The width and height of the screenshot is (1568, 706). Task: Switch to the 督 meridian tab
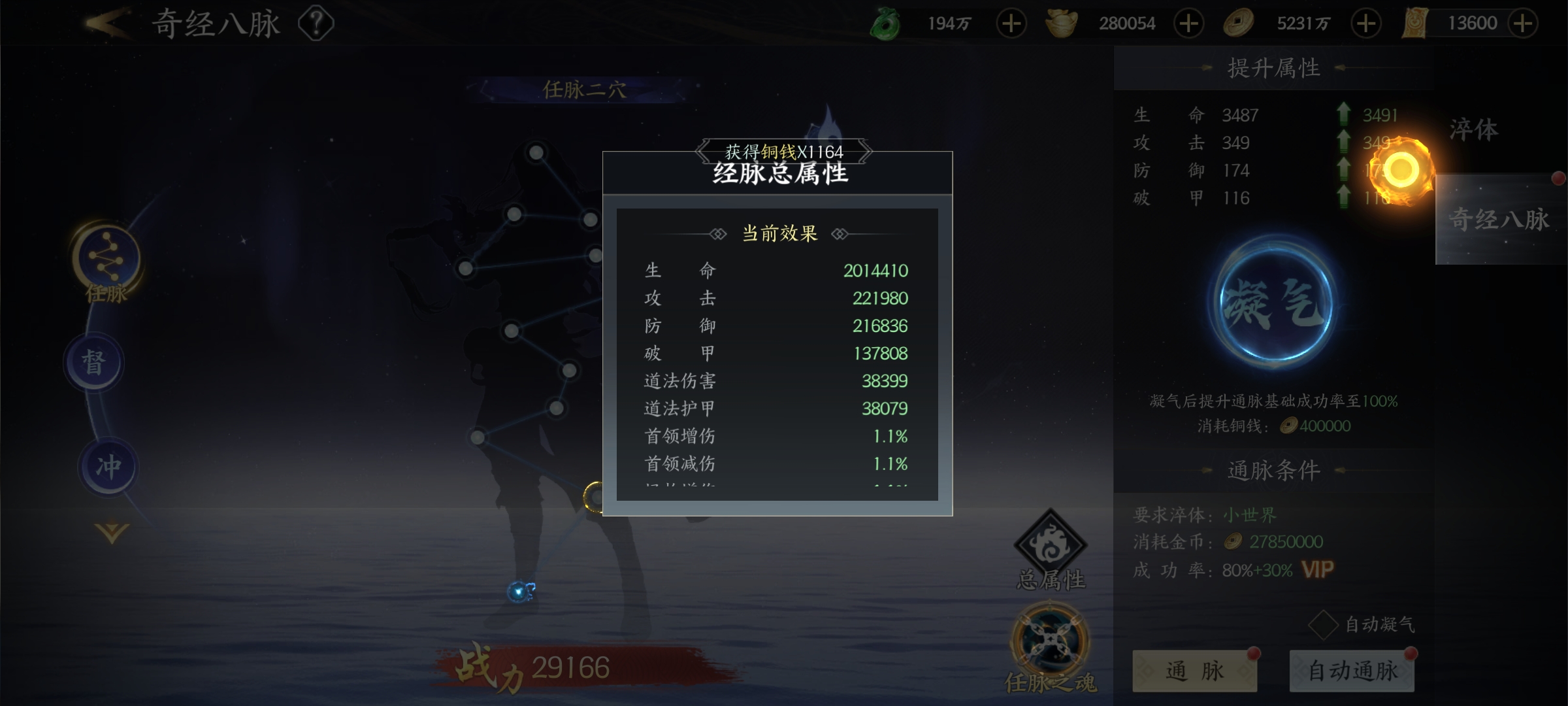[94, 361]
